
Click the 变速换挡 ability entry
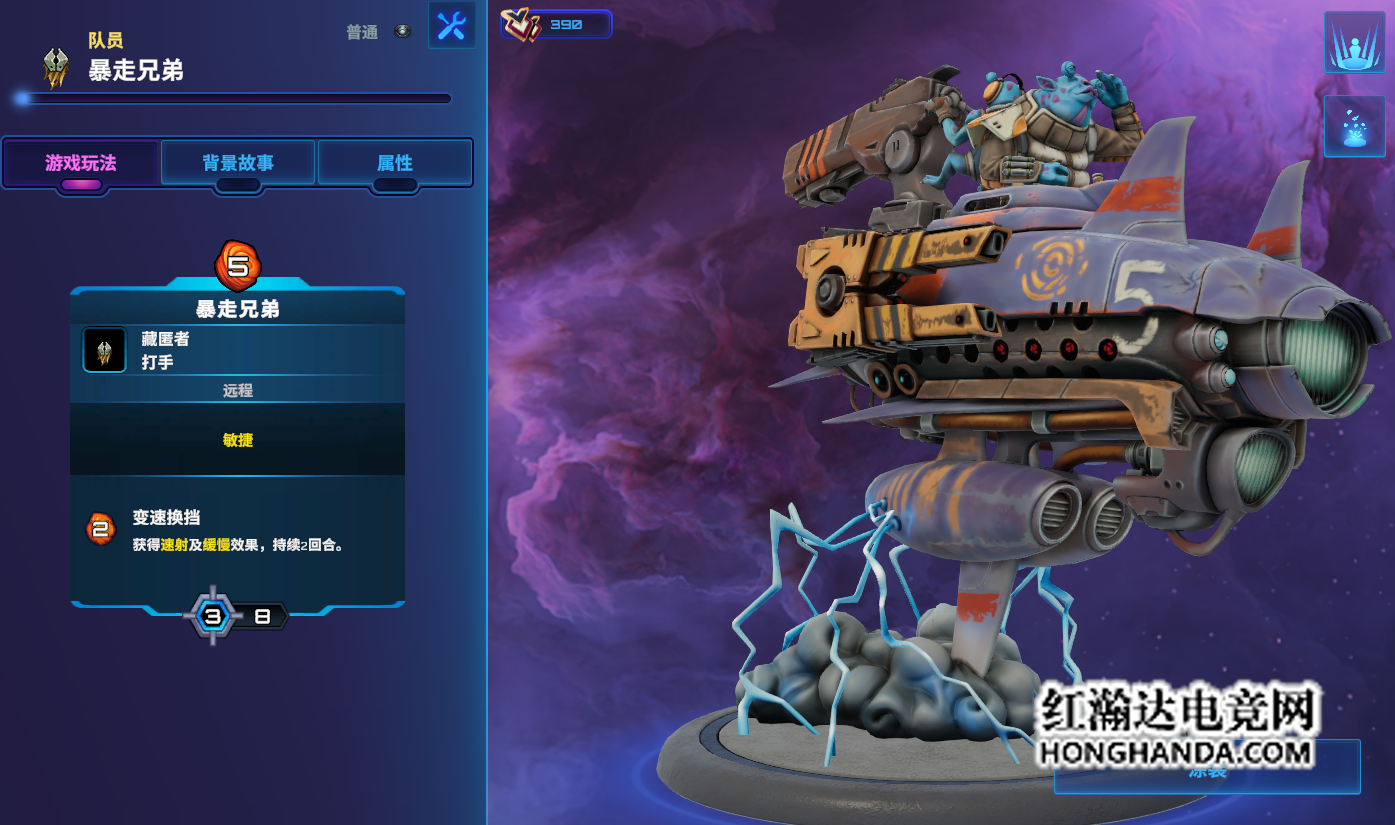coord(166,518)
